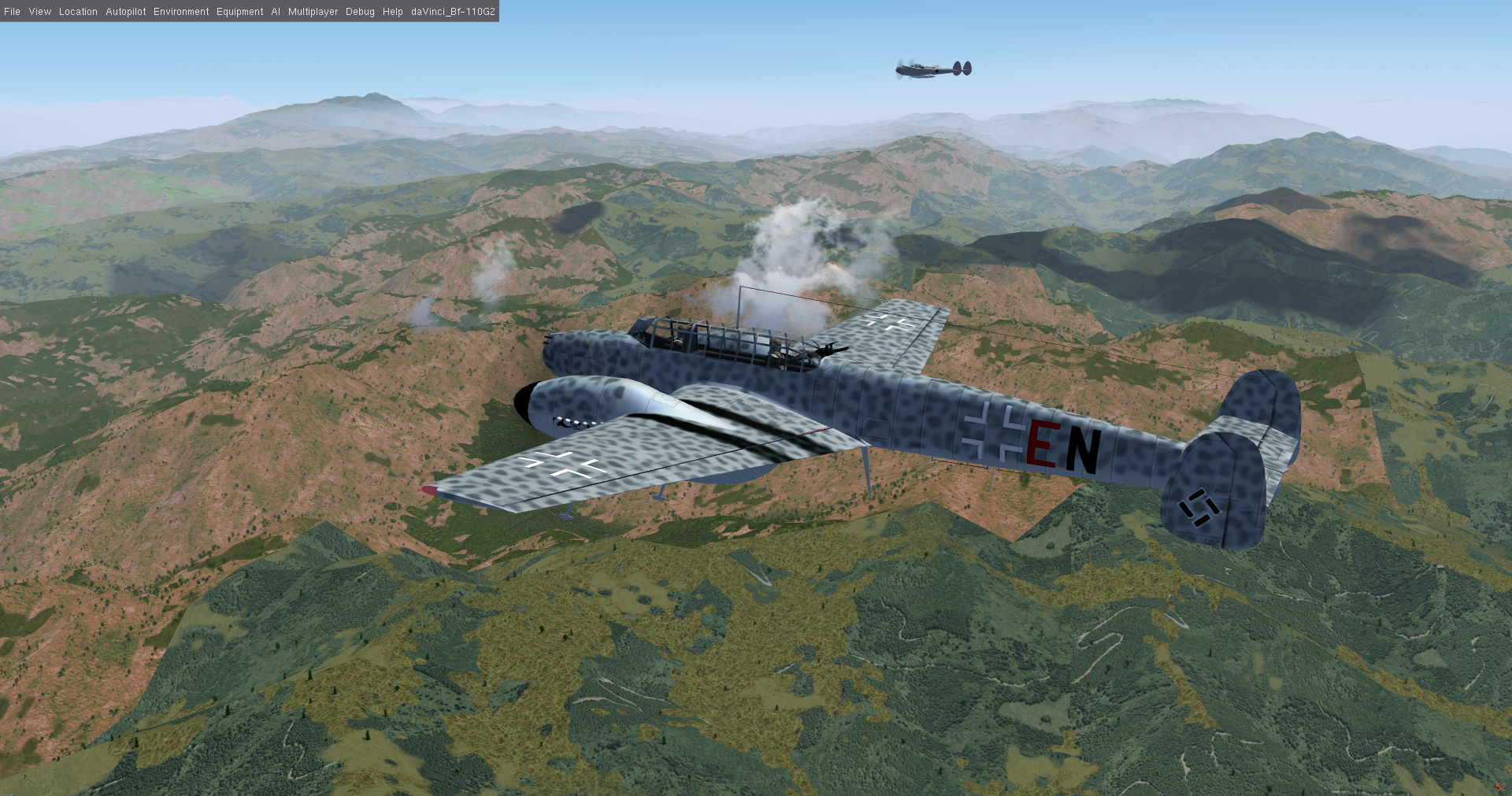Click the Help menu
Screen dimensions: 1512x796
click(x=392, y=12)
